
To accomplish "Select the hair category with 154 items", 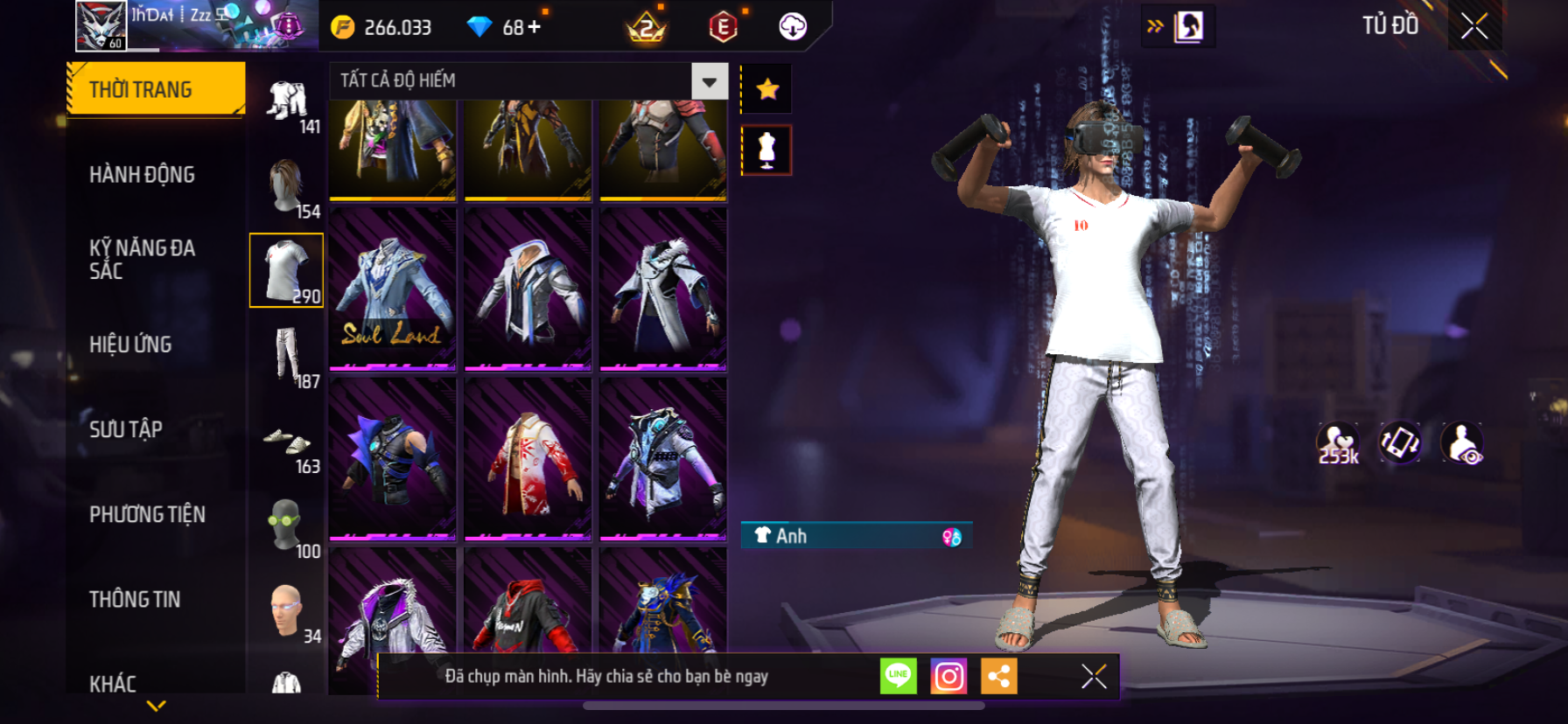I will click(x=287, y=186).
